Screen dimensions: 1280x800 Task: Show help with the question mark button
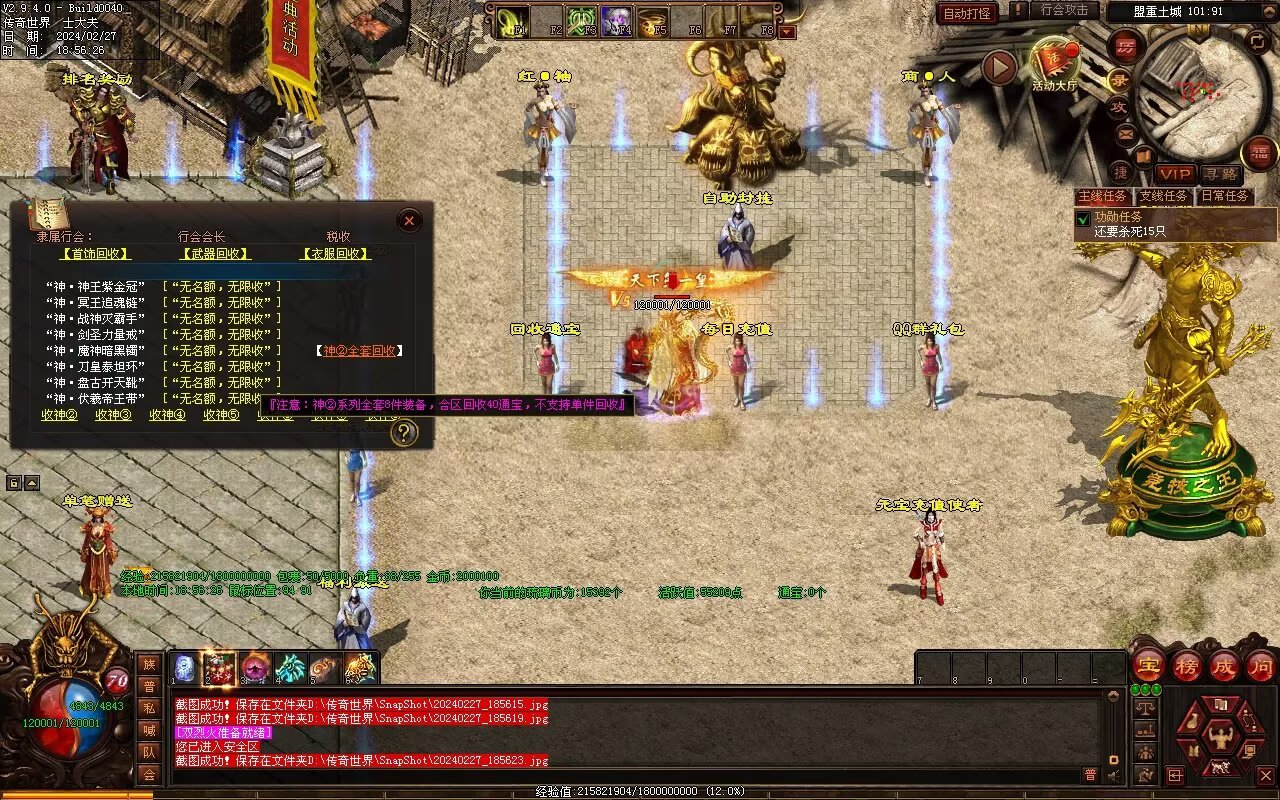point(404,432)
